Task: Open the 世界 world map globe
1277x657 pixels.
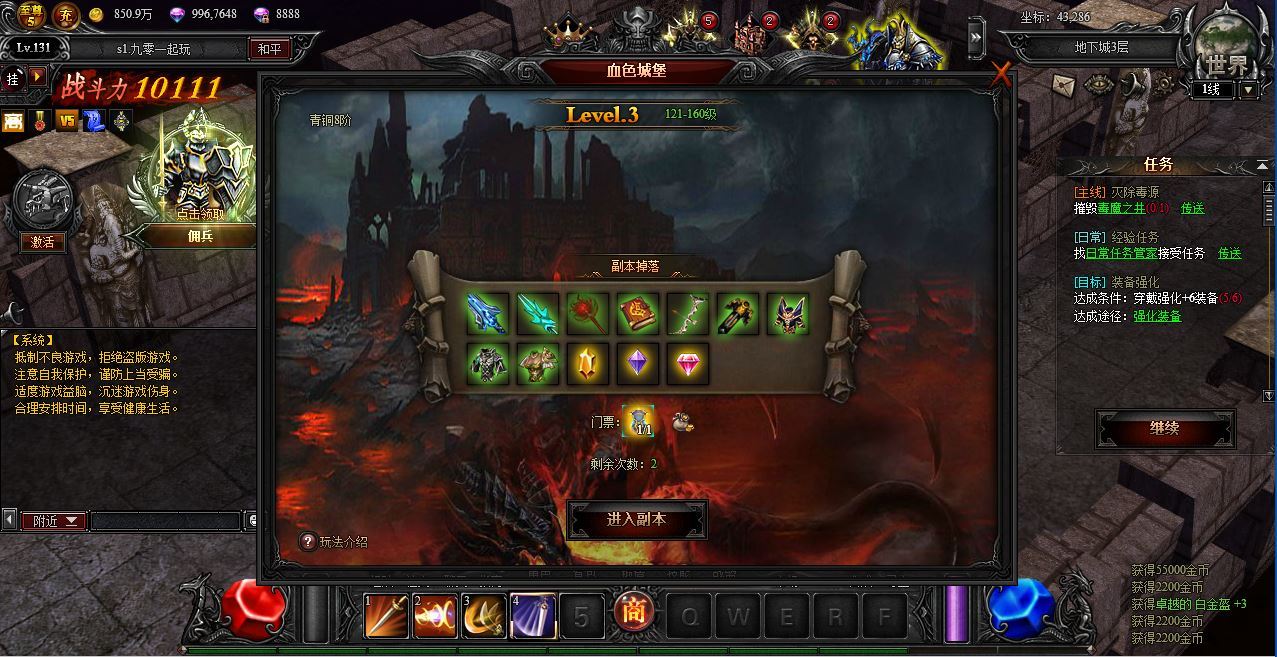Action: coord(1226,50)
